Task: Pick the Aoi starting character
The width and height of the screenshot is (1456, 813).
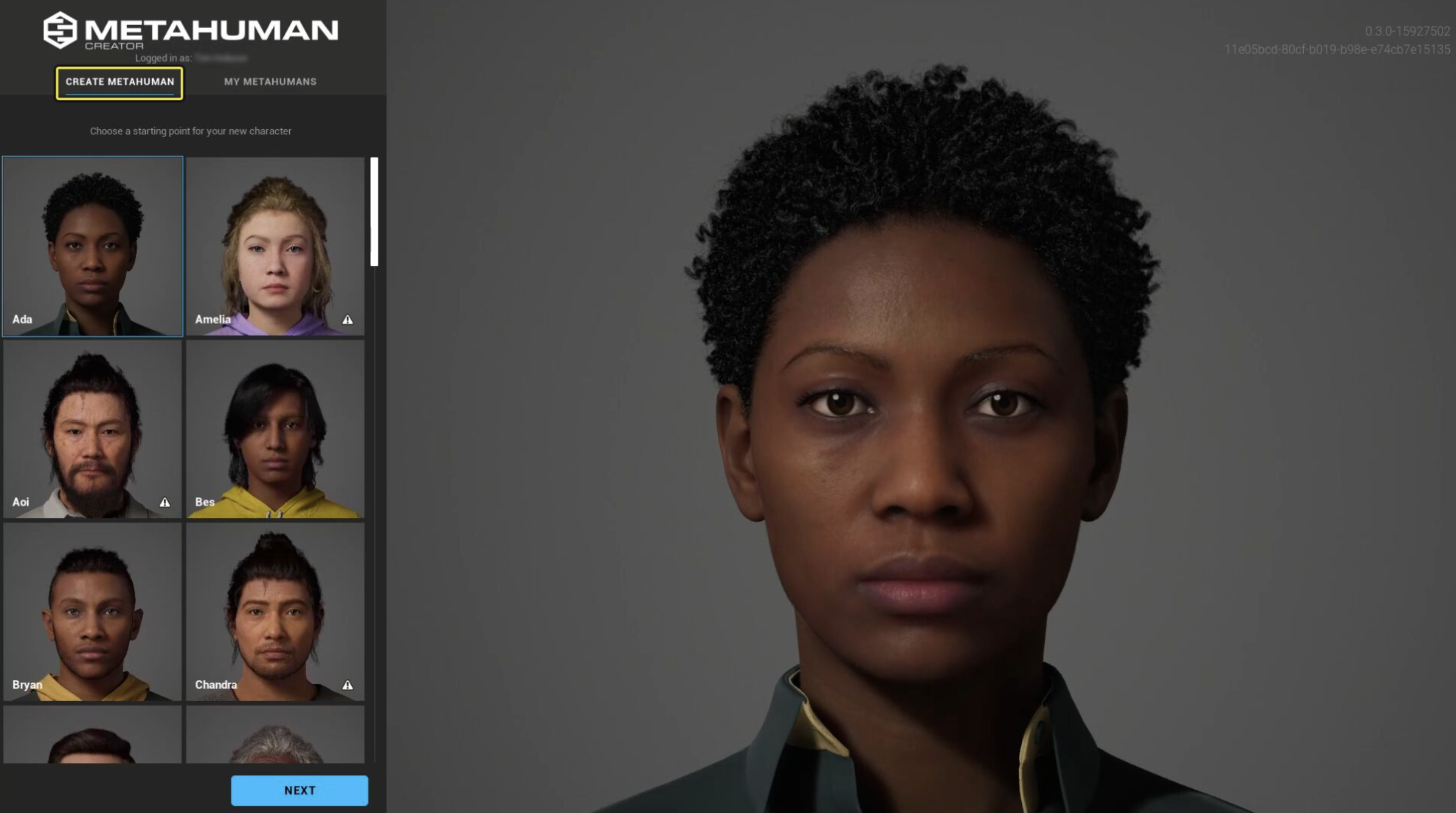Action: pyautogui.click(x=93, y=429)
